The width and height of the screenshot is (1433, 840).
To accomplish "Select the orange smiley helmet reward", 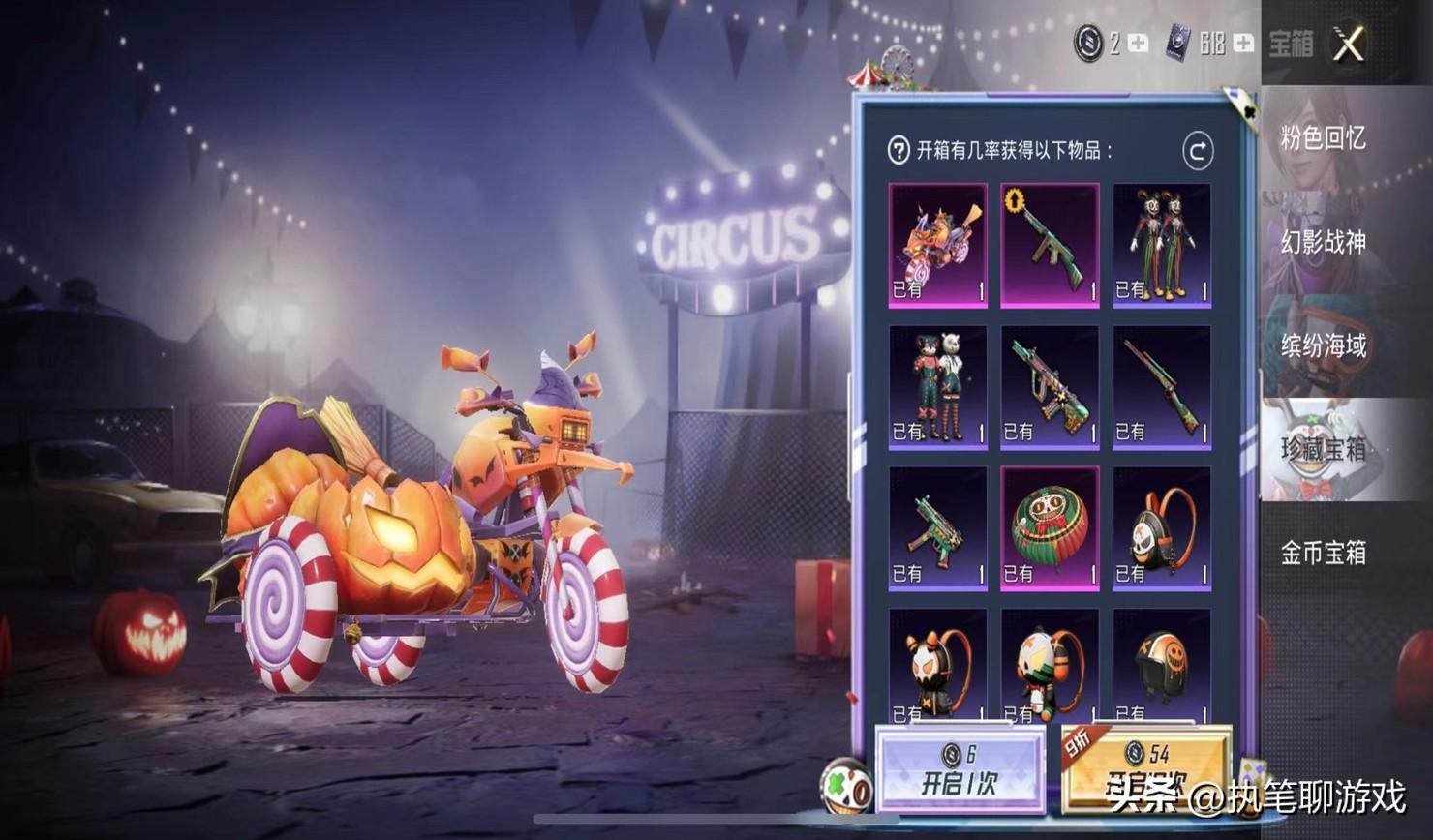I will click(1161, 666).
